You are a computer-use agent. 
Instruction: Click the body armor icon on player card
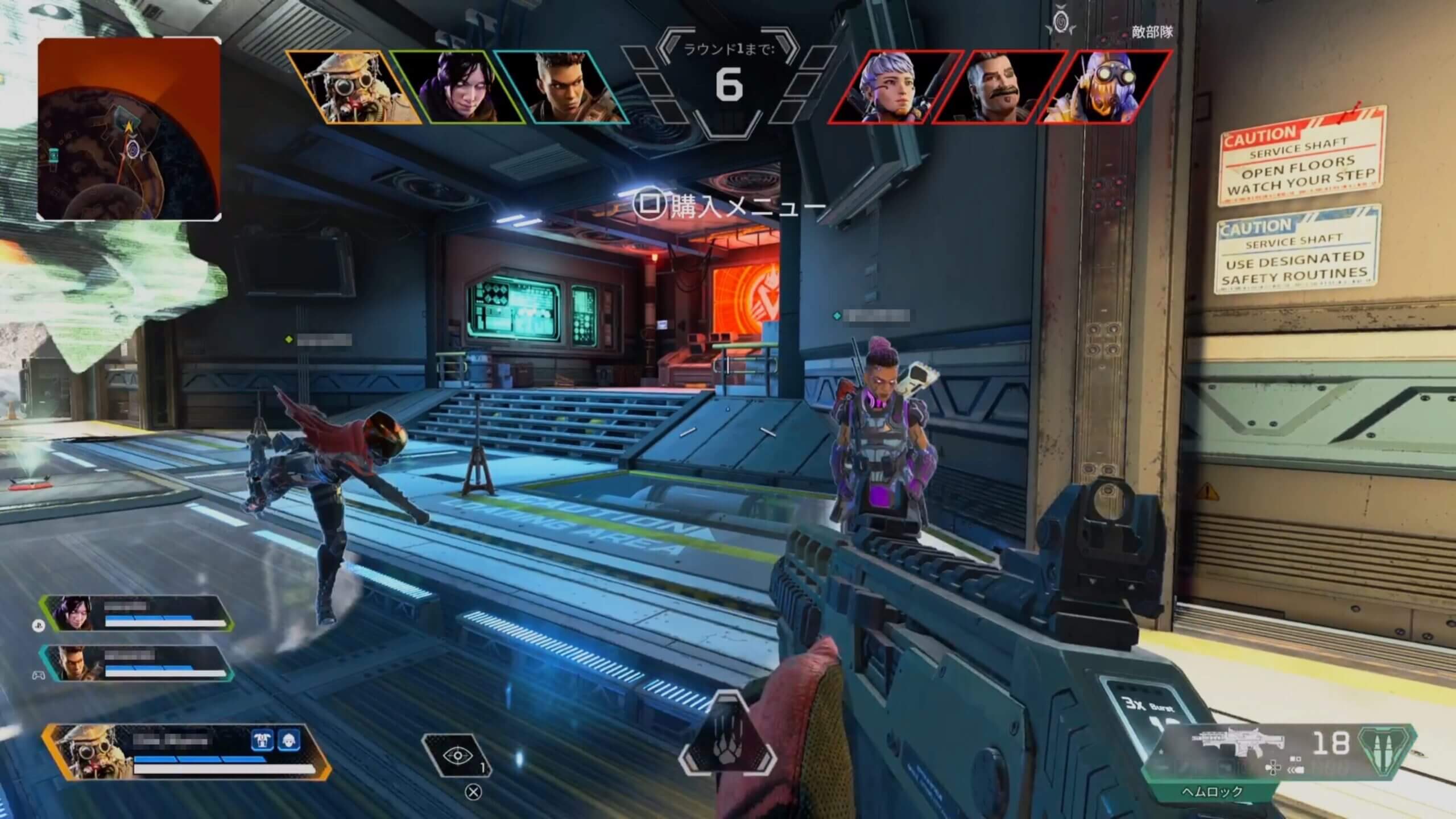tap(262, 741)
